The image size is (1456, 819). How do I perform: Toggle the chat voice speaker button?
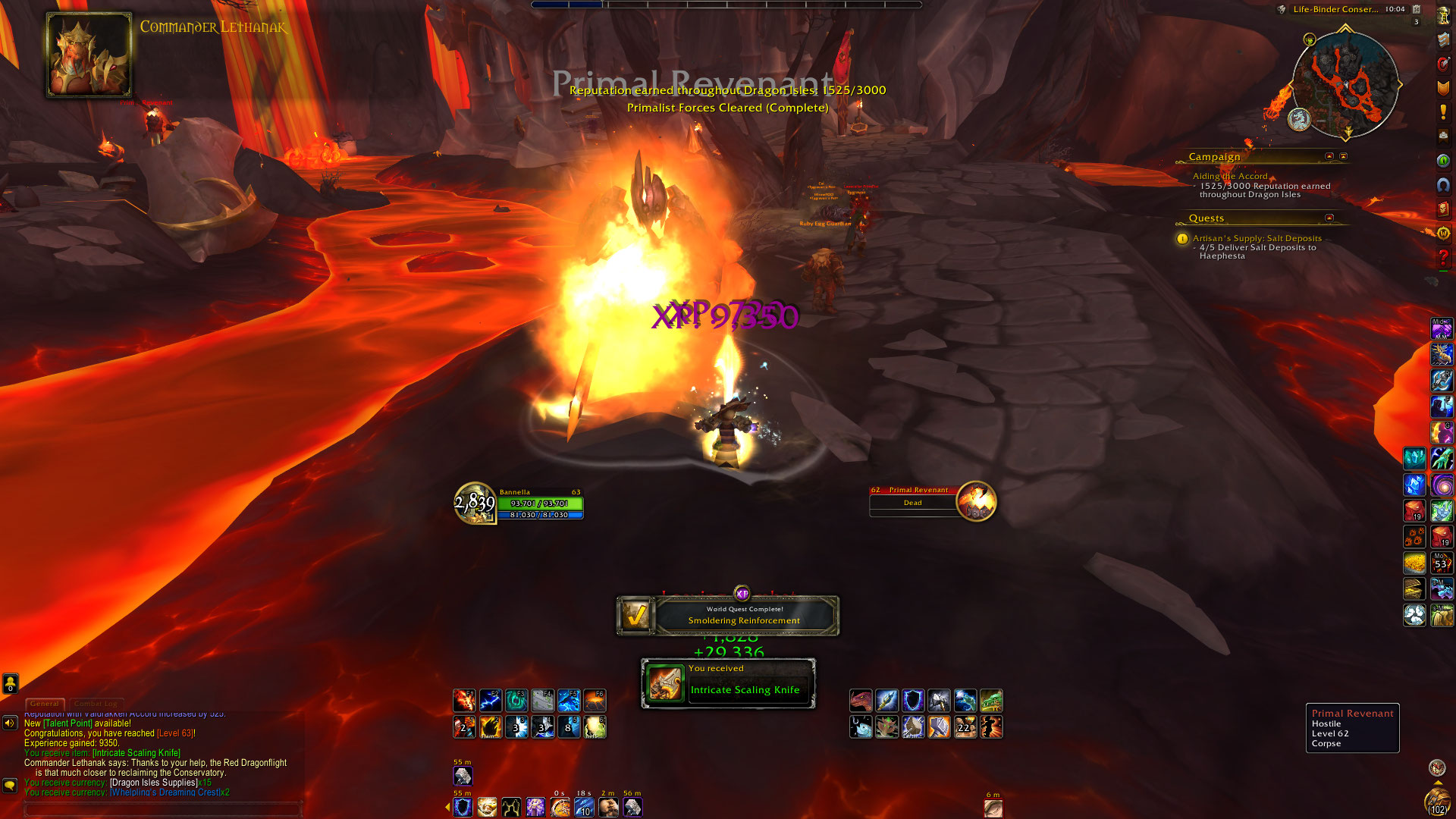tap(10, 723)
